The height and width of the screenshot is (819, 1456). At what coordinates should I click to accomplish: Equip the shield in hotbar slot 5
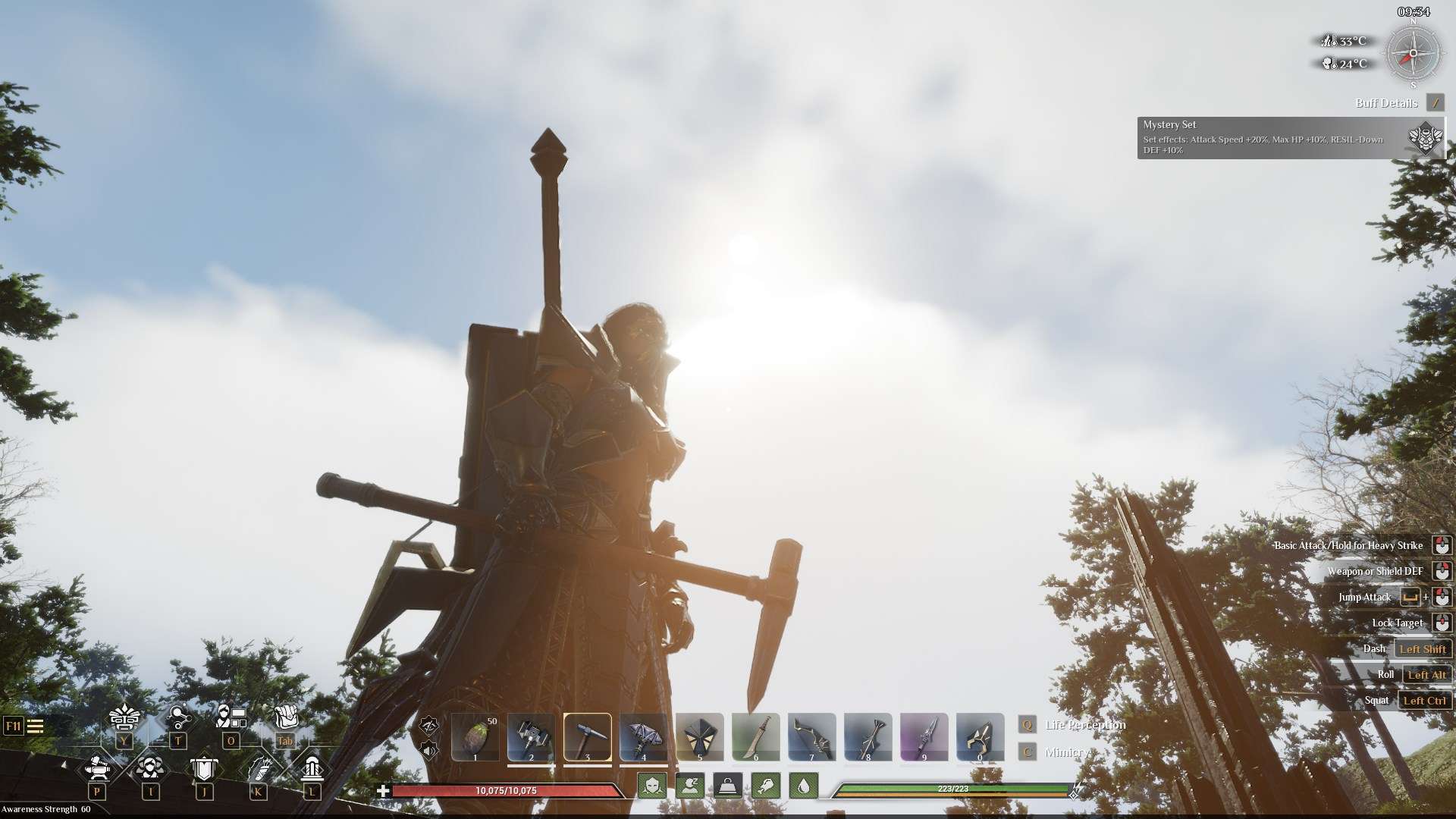[x=700, y=736]
